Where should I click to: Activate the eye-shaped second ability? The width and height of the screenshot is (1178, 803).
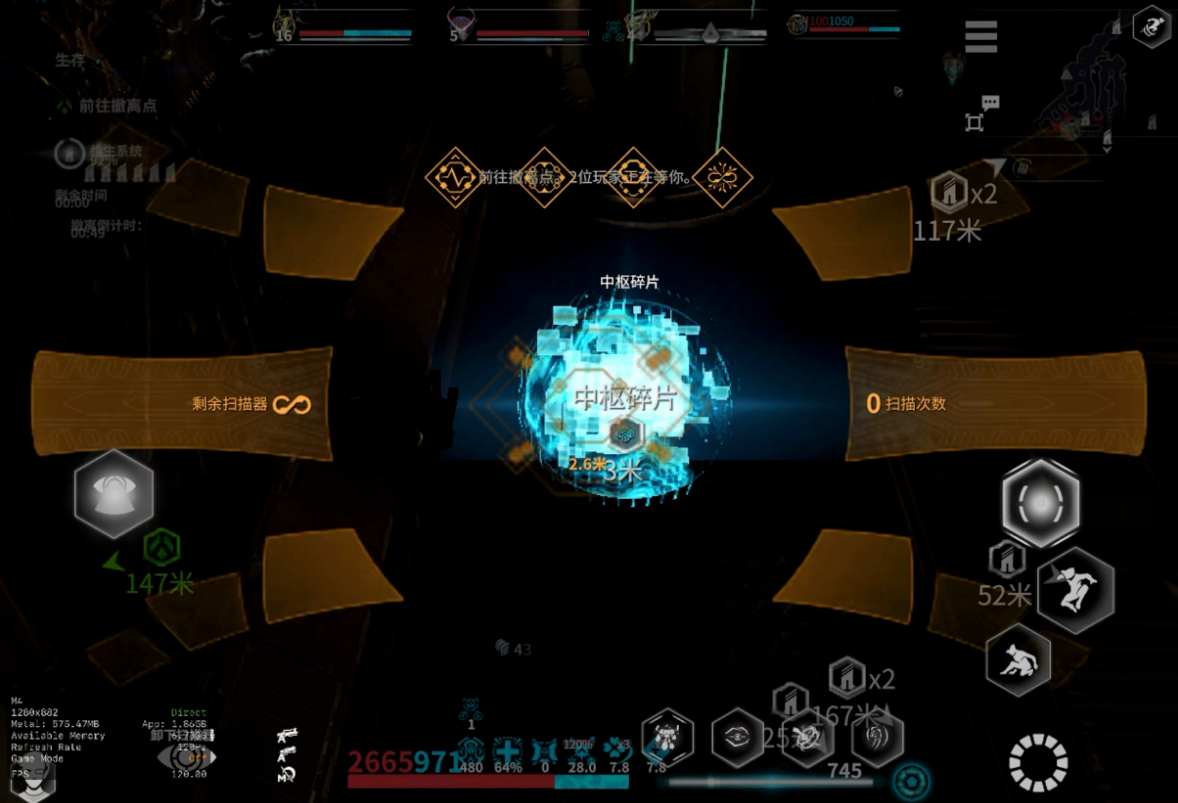point(737,738)
